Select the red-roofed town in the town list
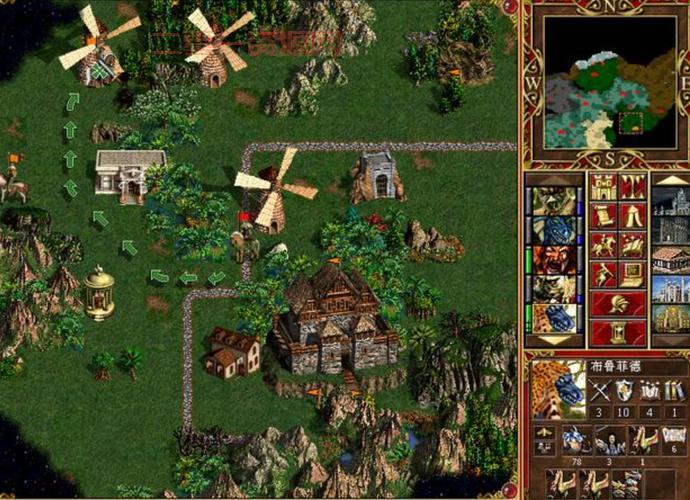Viewport: 690px width, 500px height. (x=669, y=259)
